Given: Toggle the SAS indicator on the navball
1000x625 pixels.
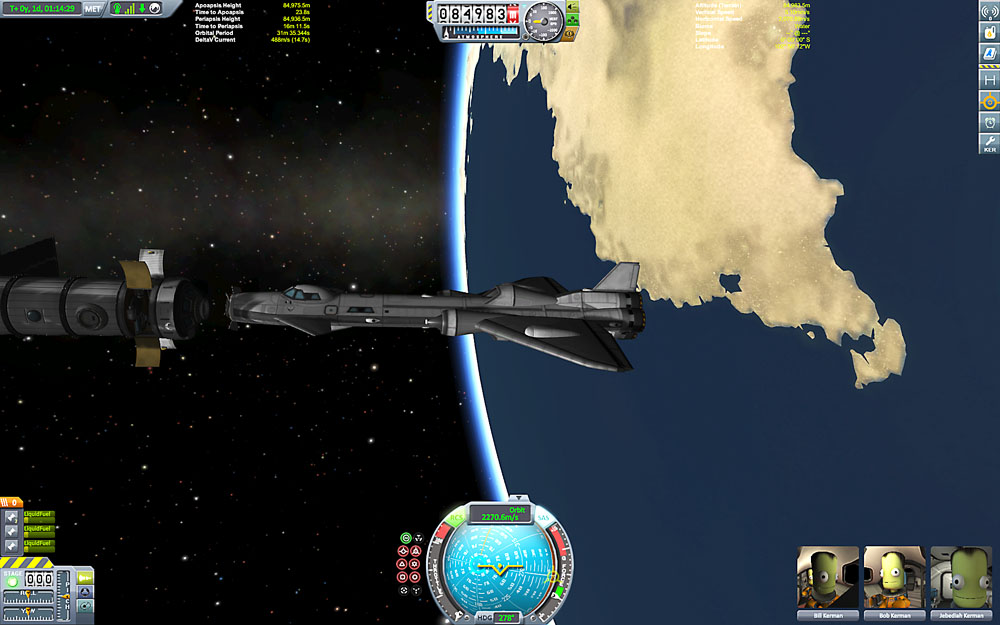Looking at the screenshot, I should [x=544, y=517].
